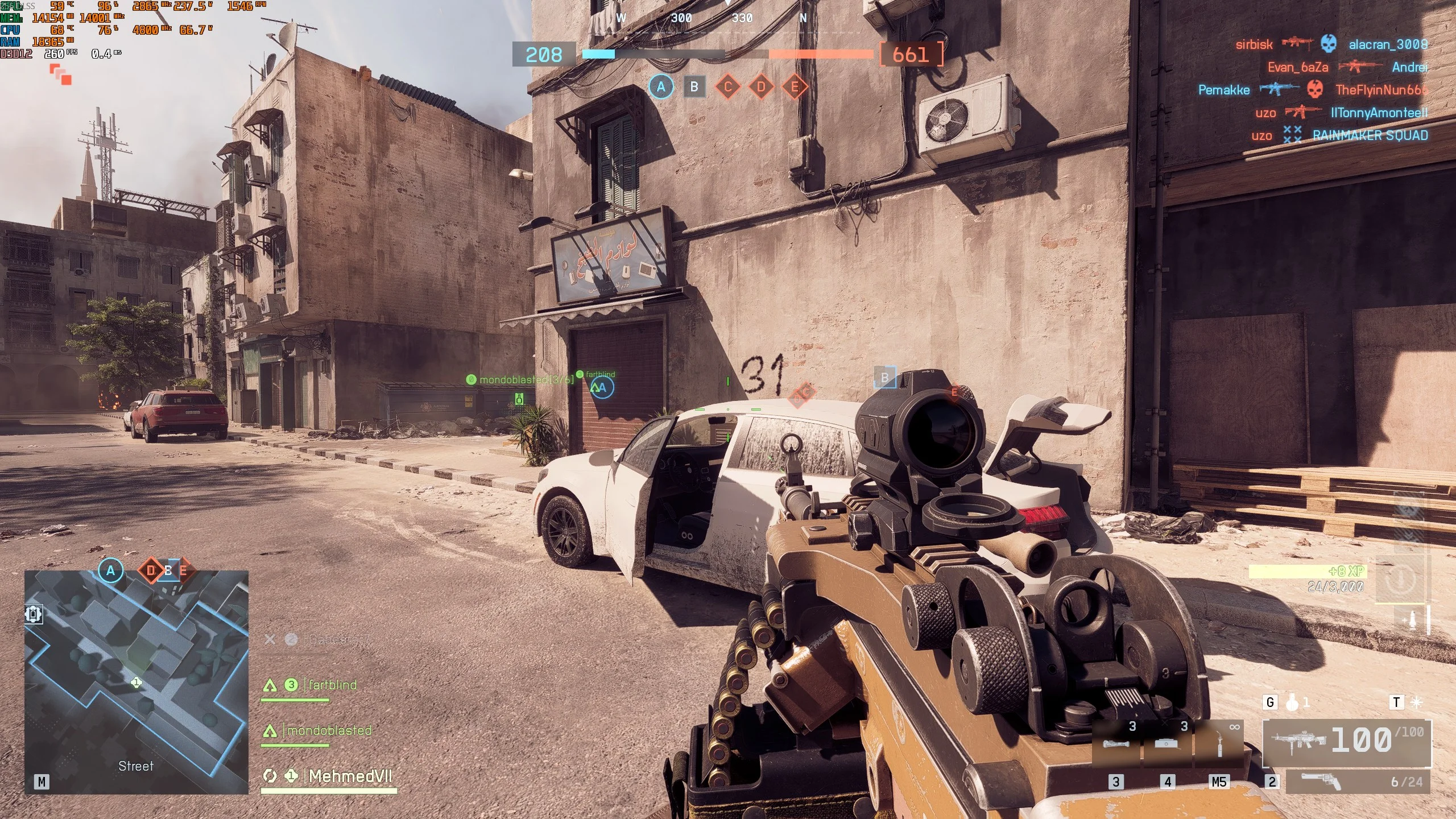Equip the repair torch gadget slot
The width and height of the screenshot is (1456, 819).
(1219, 744)
